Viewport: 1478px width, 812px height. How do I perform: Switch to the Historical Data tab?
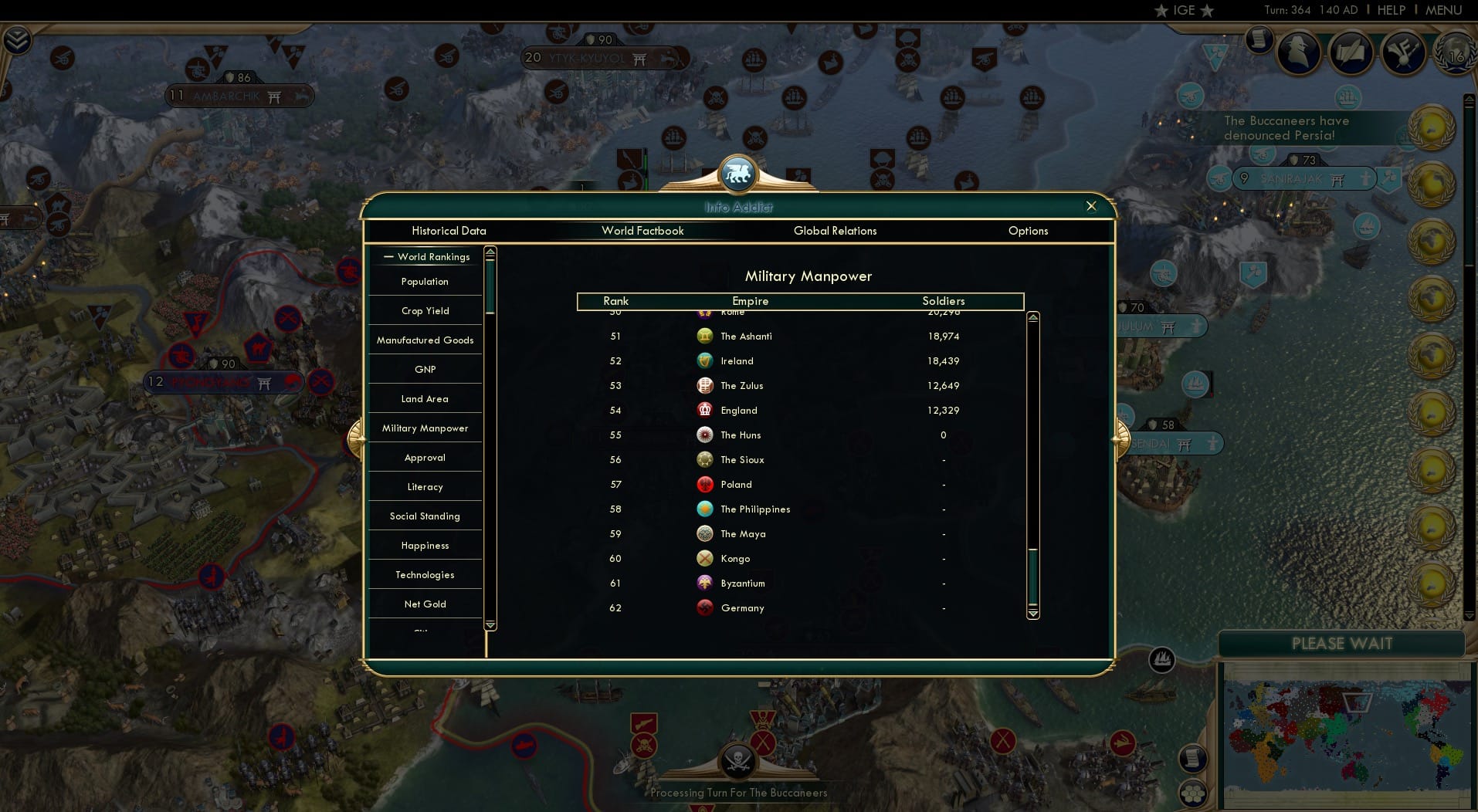point(449,231)
